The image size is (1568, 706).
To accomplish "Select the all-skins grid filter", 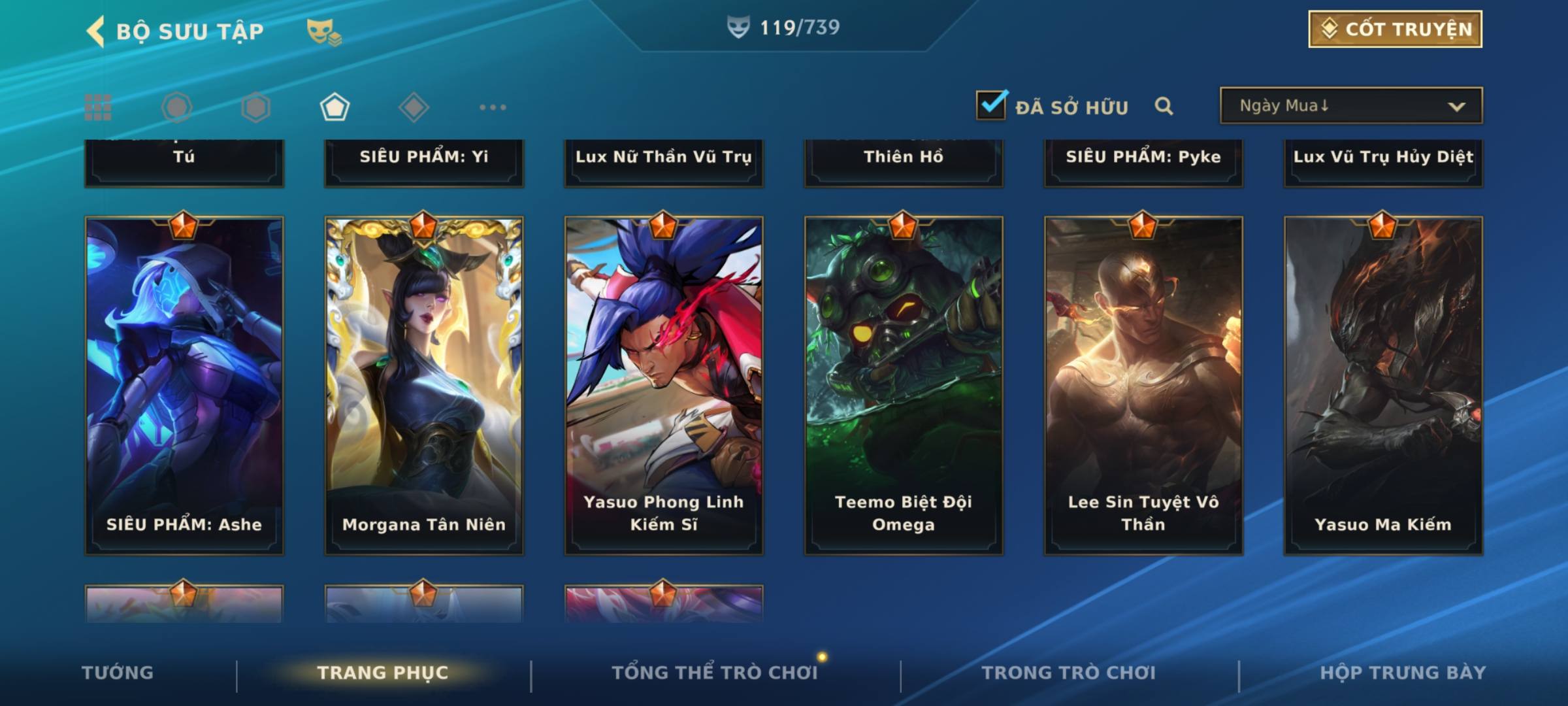I will tap(98, 107).
